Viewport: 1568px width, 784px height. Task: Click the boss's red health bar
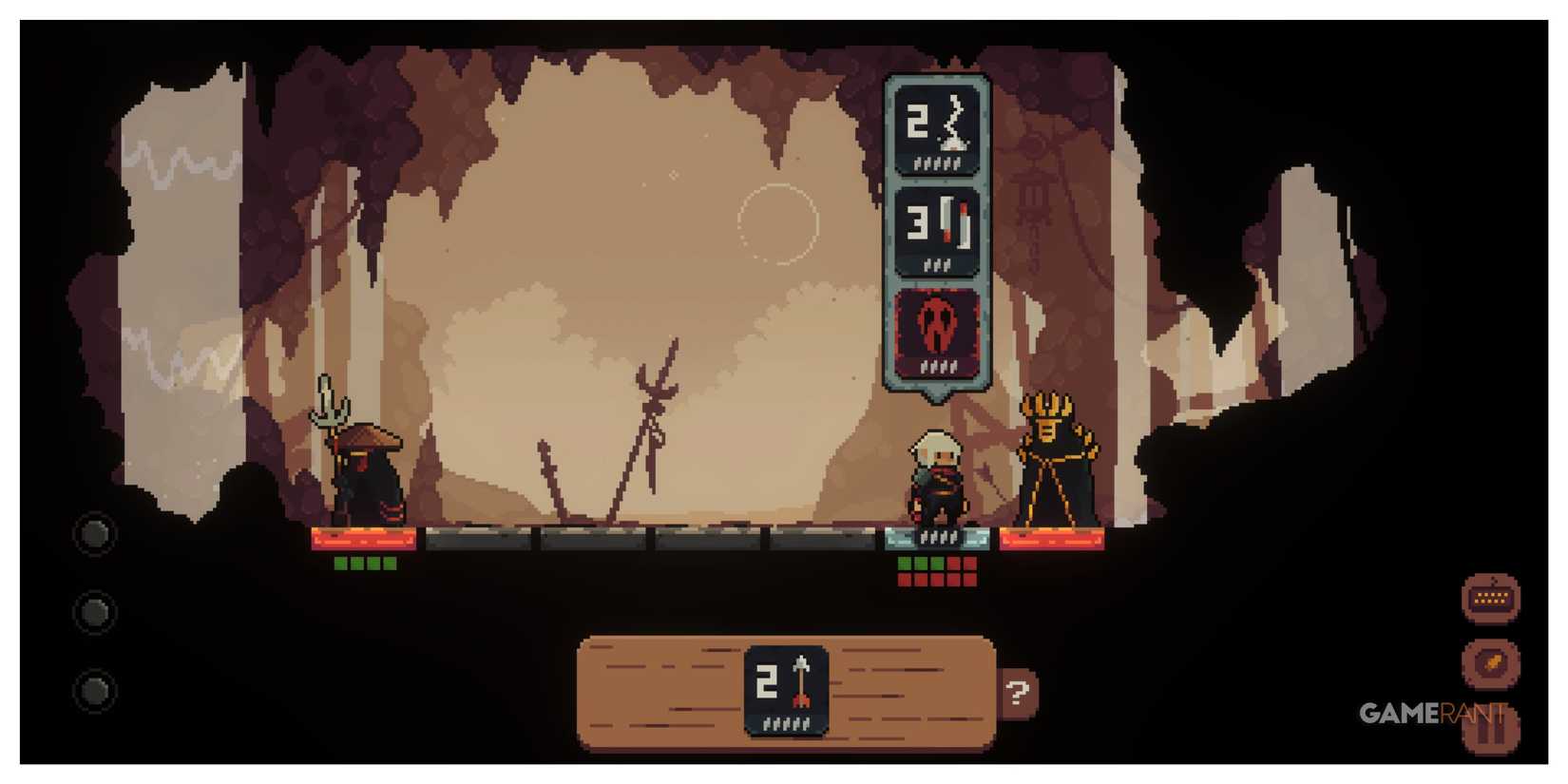pyautogui.click(x=1052, y=540)
